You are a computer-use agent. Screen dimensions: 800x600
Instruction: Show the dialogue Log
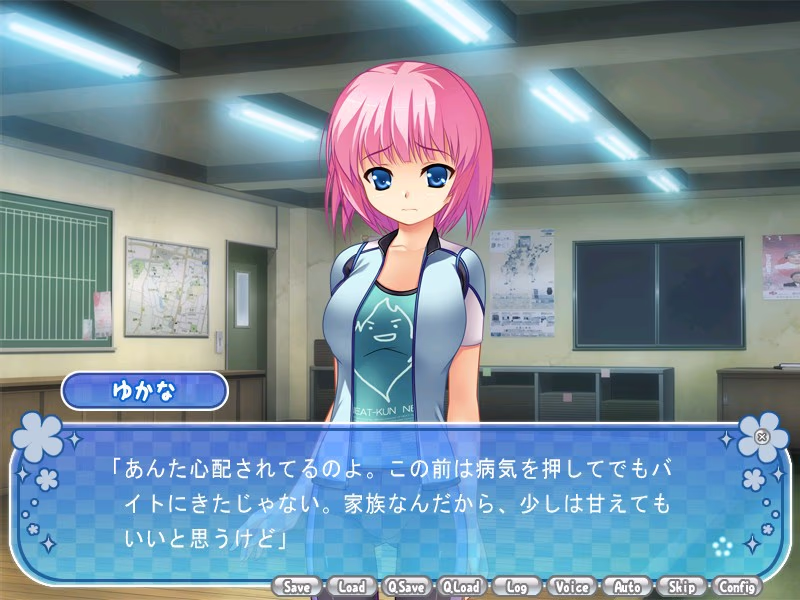(516, 587)
